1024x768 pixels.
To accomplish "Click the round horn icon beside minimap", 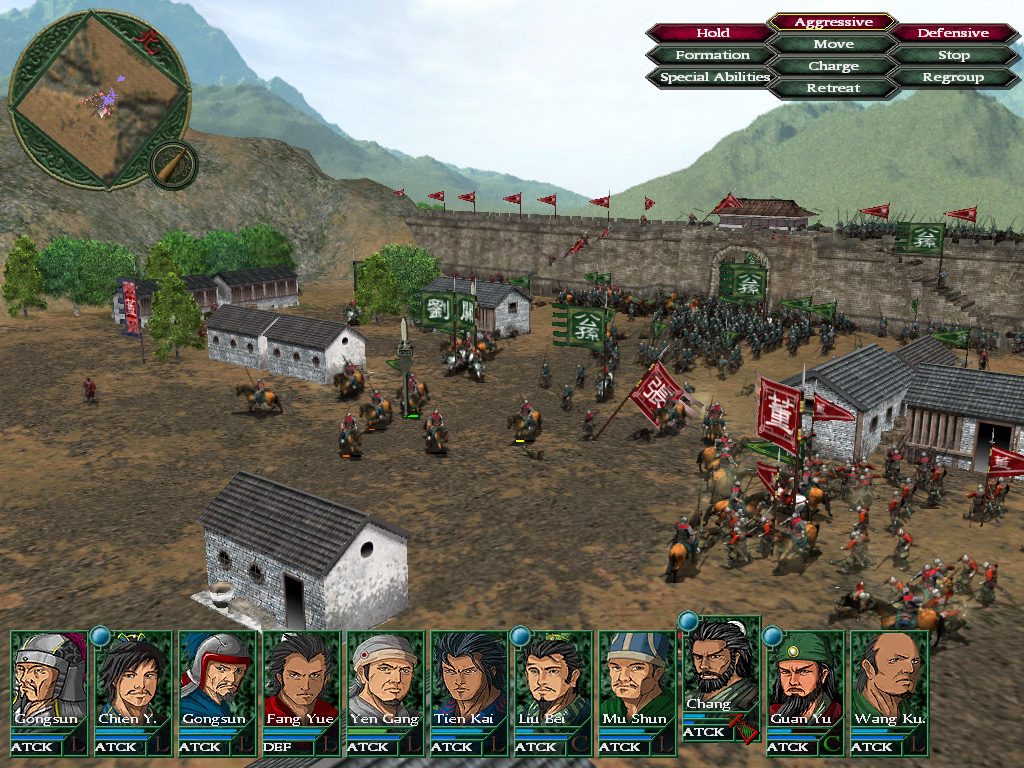I will tap(173, 166).
